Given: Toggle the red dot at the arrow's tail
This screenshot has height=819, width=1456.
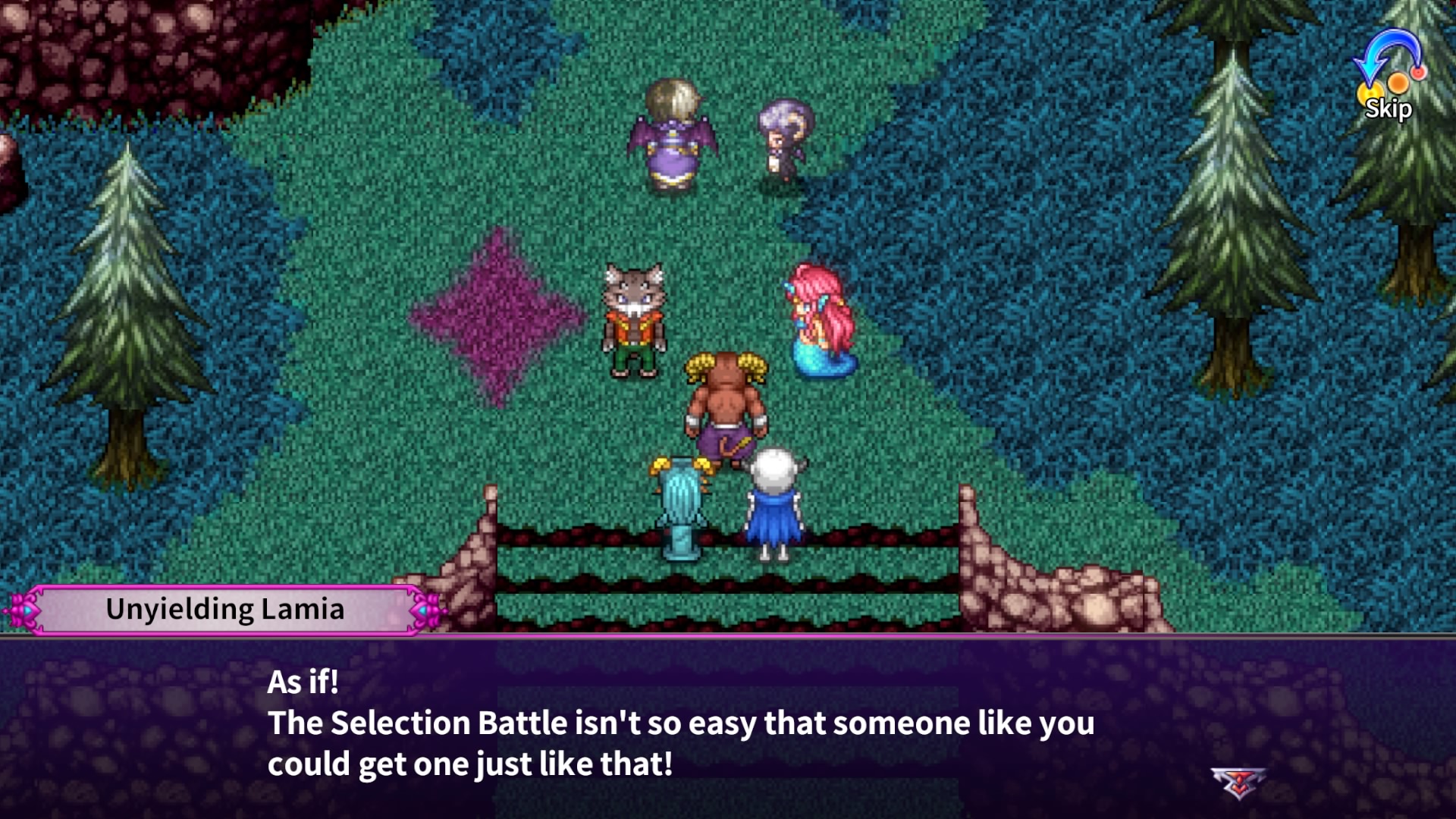Looking at the screenshot, I should (1418, 72).
